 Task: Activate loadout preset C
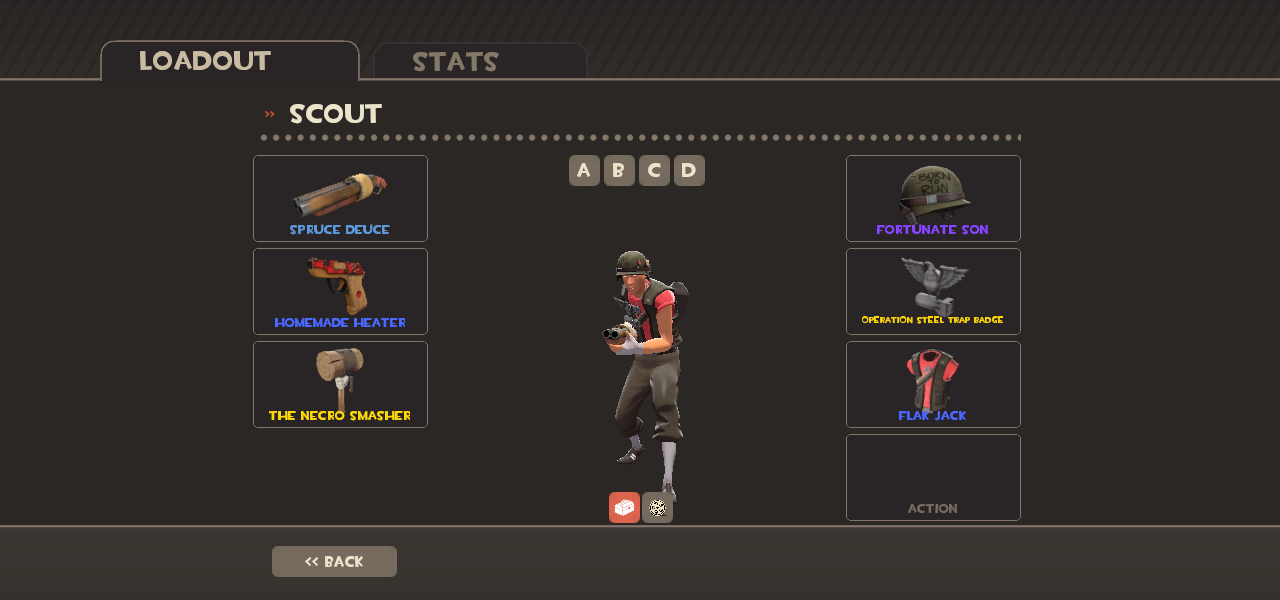(654, 170)
